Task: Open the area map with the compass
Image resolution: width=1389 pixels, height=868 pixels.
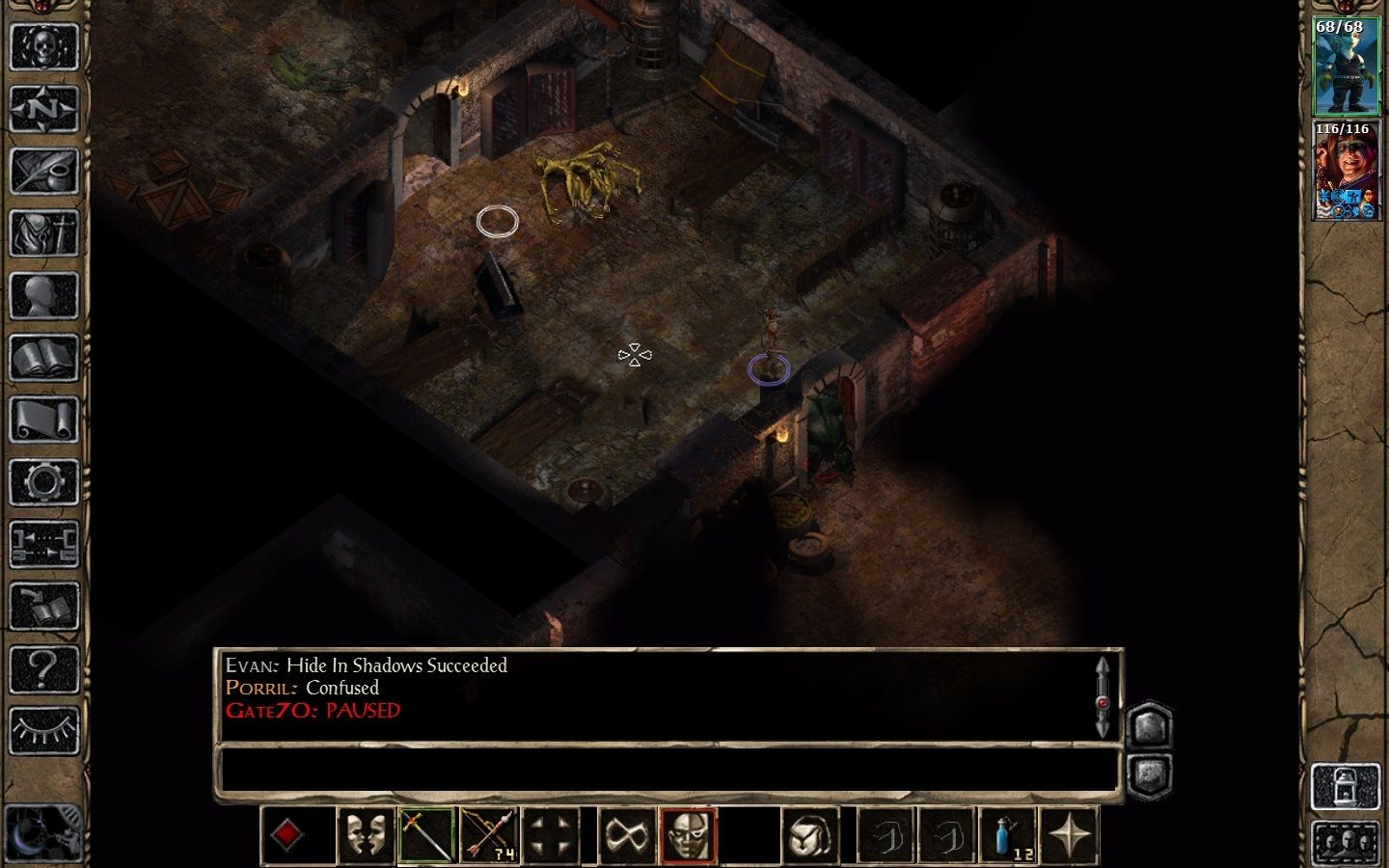Action: (43, 109)
